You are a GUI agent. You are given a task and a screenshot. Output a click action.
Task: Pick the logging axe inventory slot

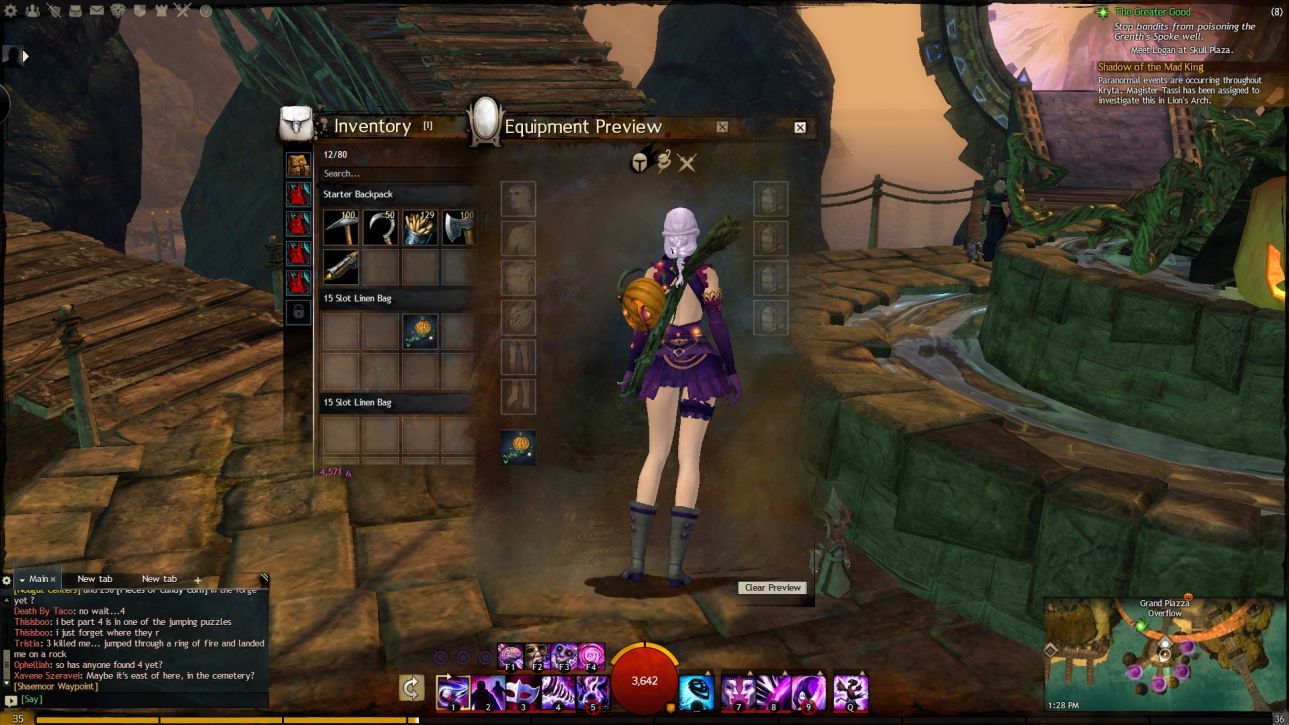coord(459,228)
